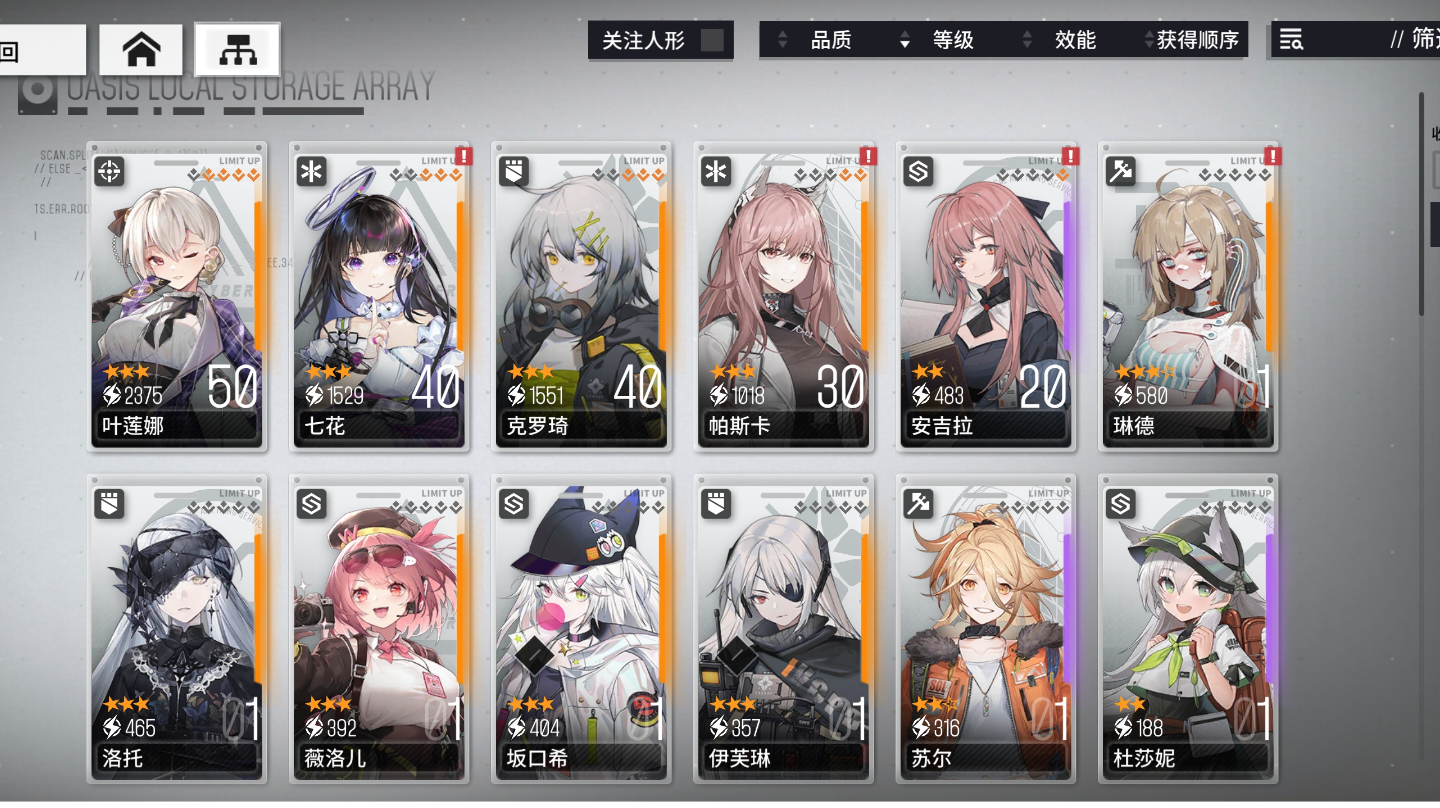Open the home screen icon
Image resolution: width=1440 pixels, height=808 pixels.
[x=140, y=48]
